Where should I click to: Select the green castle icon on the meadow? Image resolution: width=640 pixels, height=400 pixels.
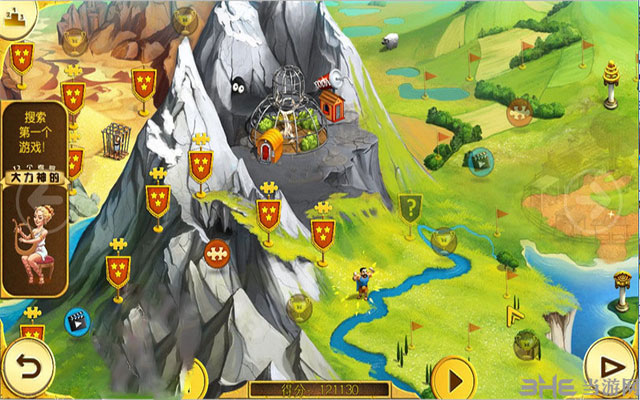(x=480, y=159)
